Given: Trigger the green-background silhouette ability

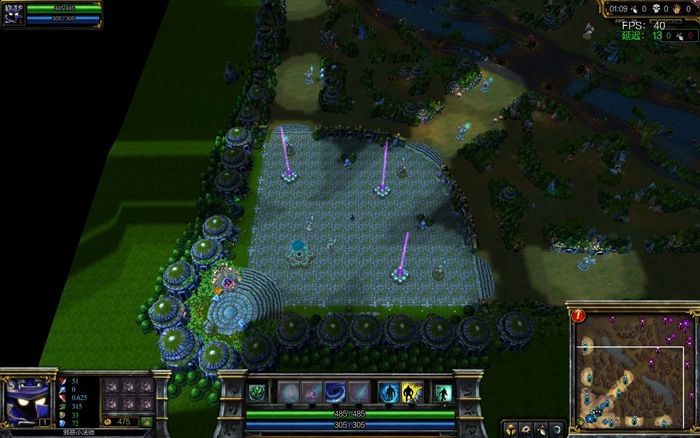Looking at the screenshot, I should coord(441,392).
